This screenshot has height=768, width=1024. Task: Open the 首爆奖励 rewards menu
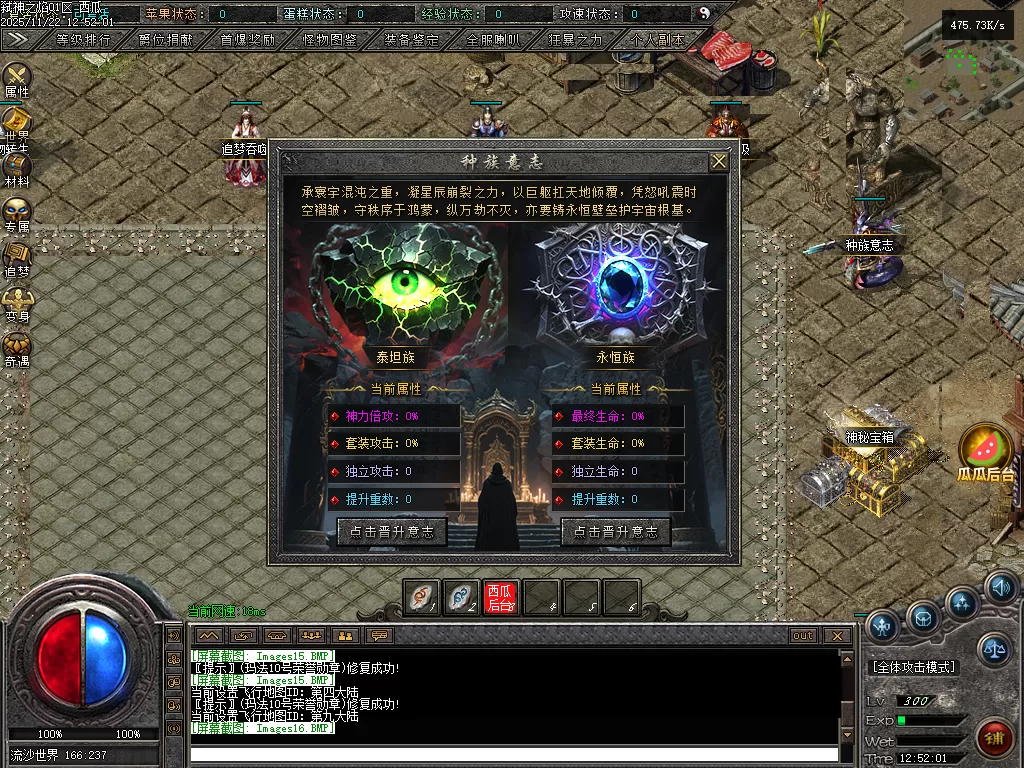pyautogui.click(x=247, y=40)
